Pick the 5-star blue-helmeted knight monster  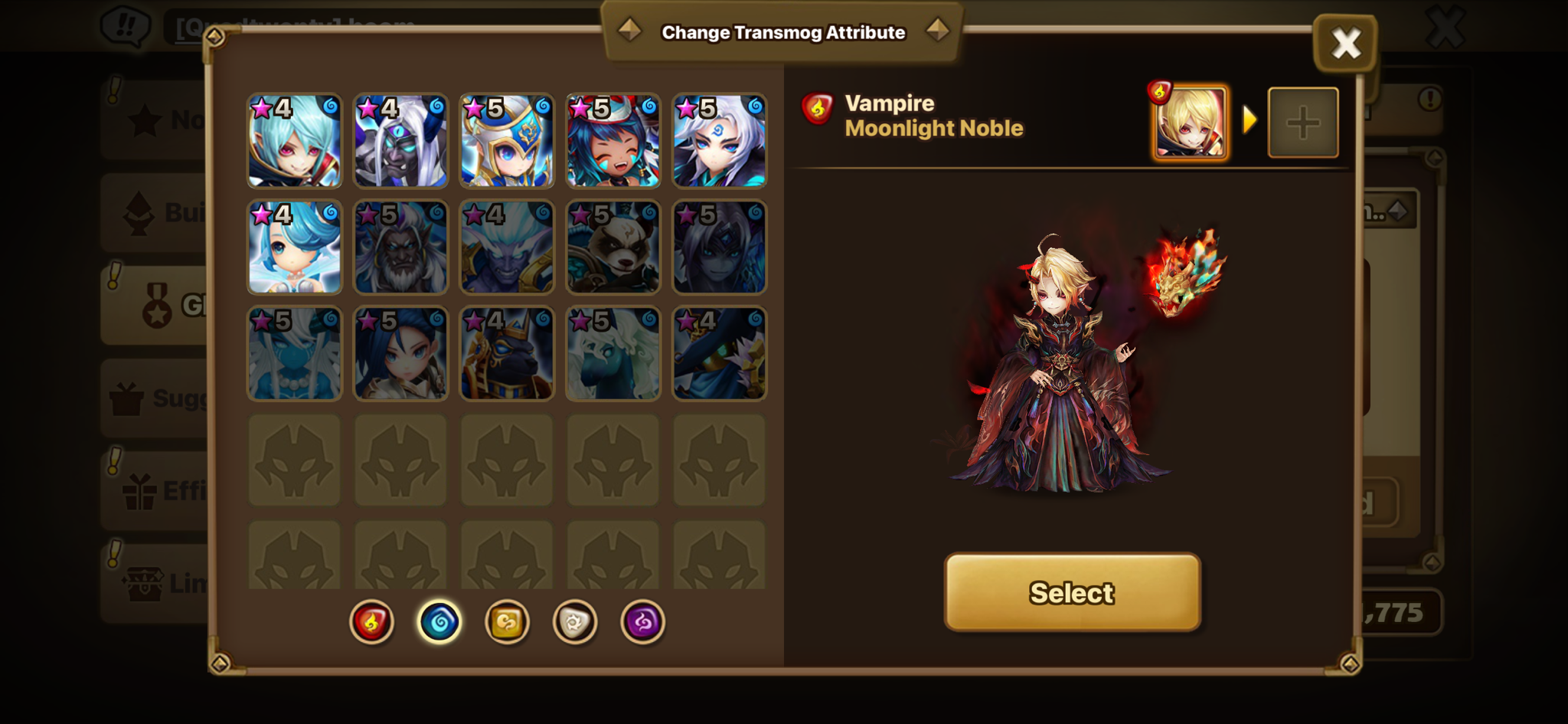click(507, 141)
